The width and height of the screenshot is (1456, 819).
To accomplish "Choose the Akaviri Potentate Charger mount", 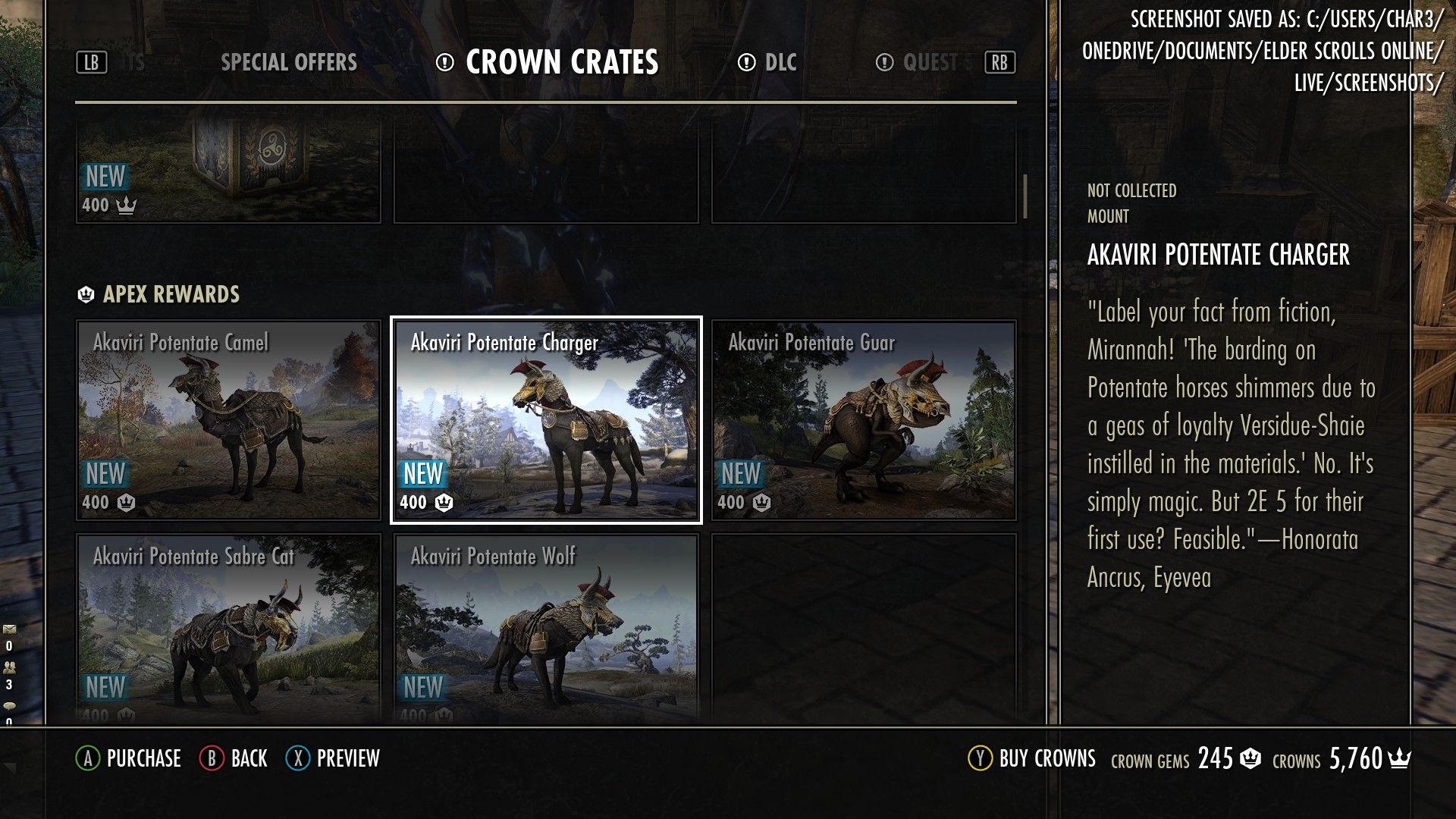I will (546, 420).
